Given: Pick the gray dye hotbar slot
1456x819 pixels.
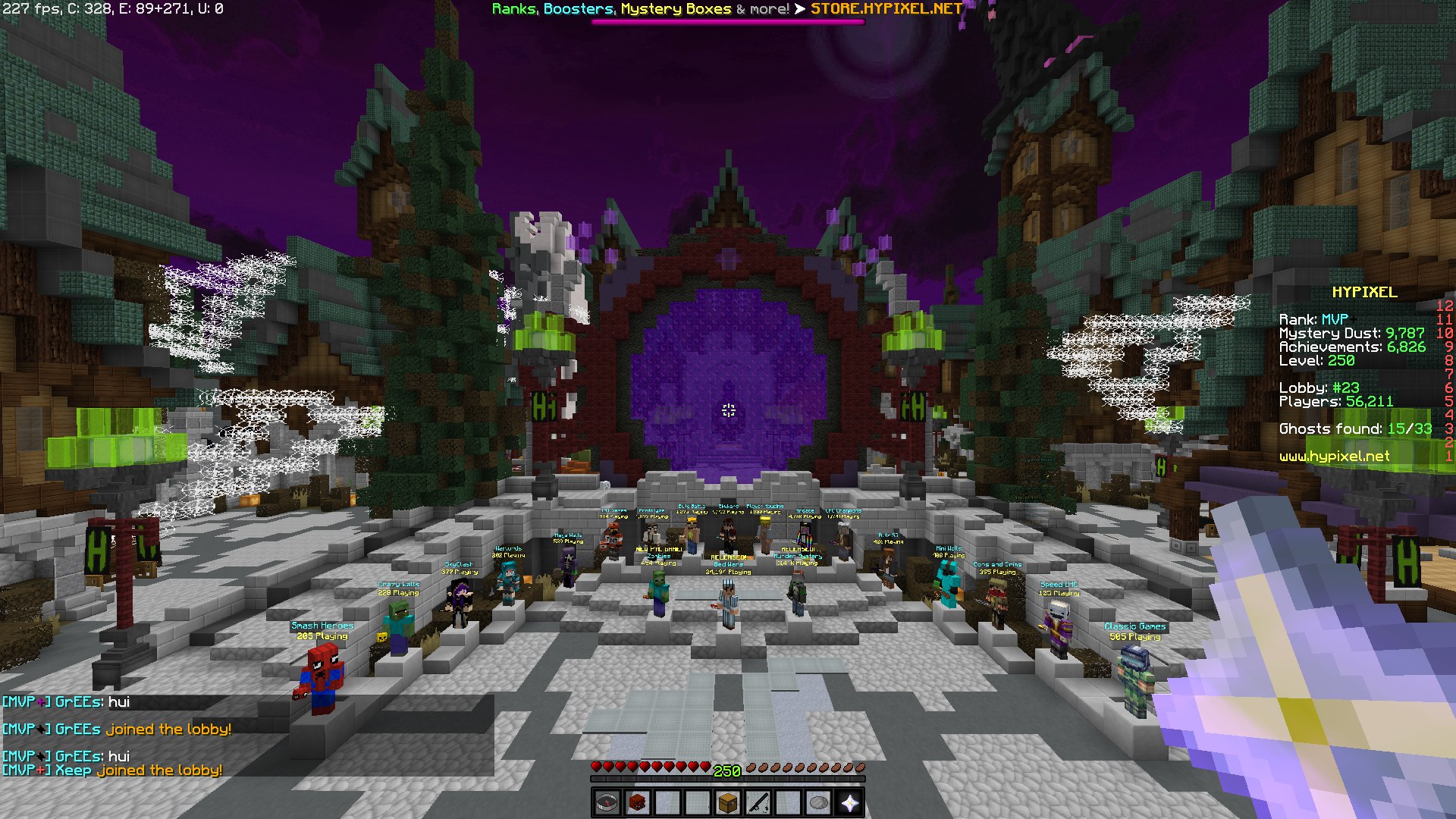Looking at the screenshot, I should pyautogui.click(x=819, y=802).
